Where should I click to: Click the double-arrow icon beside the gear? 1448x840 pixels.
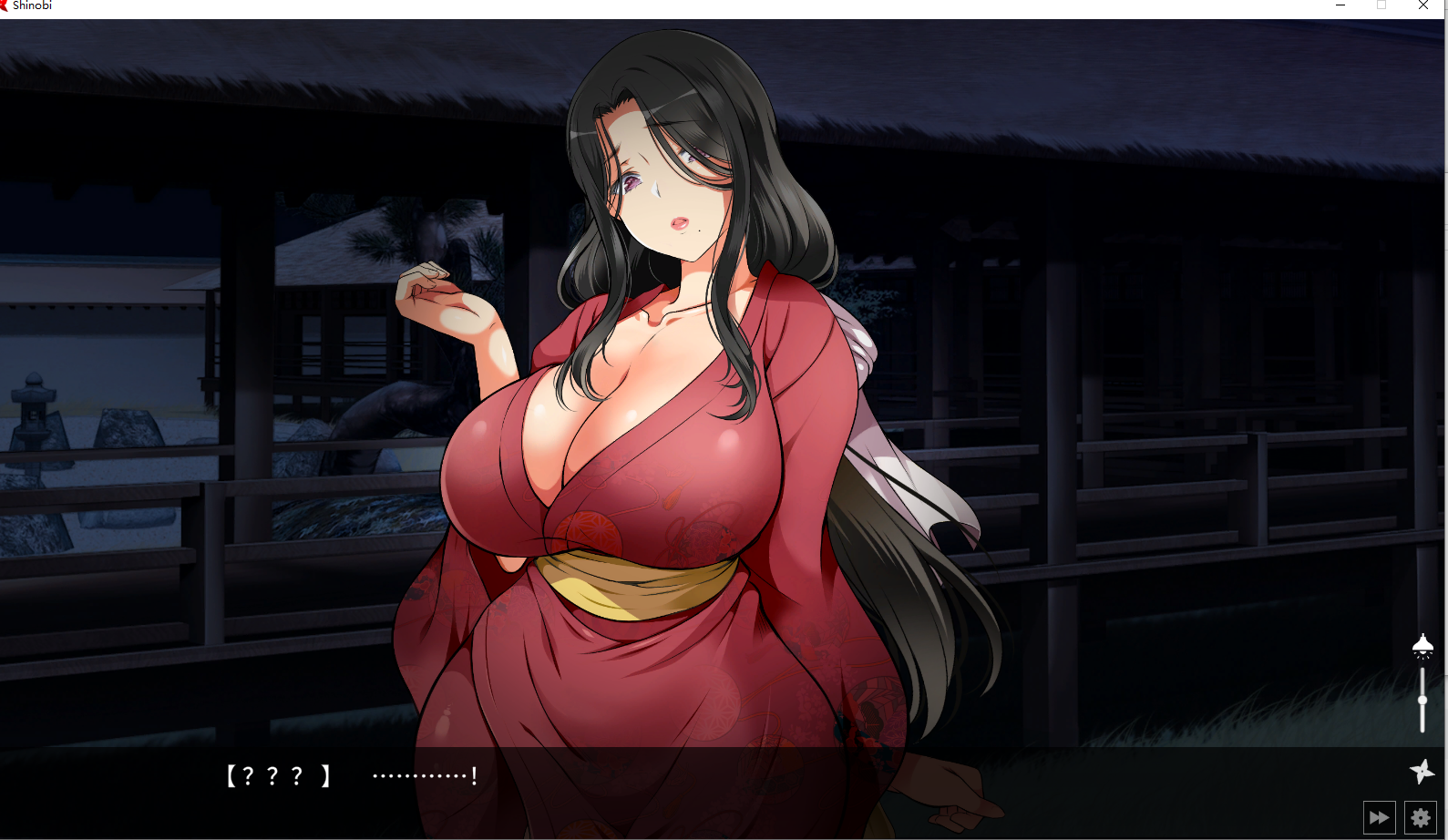[x=1379, y=817]
